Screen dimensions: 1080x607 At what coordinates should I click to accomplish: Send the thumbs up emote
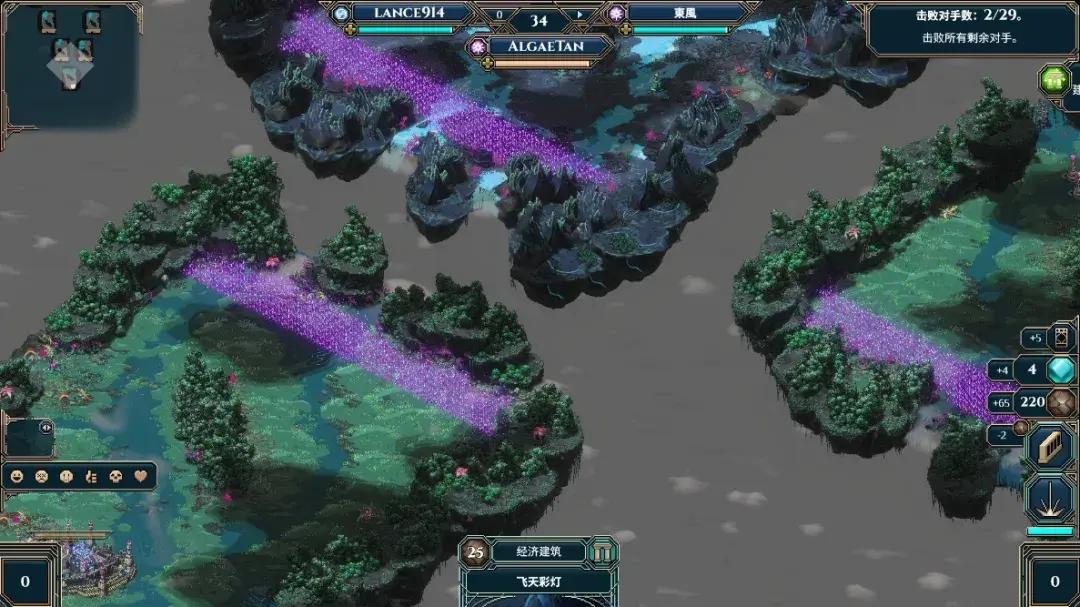(92, 476)
